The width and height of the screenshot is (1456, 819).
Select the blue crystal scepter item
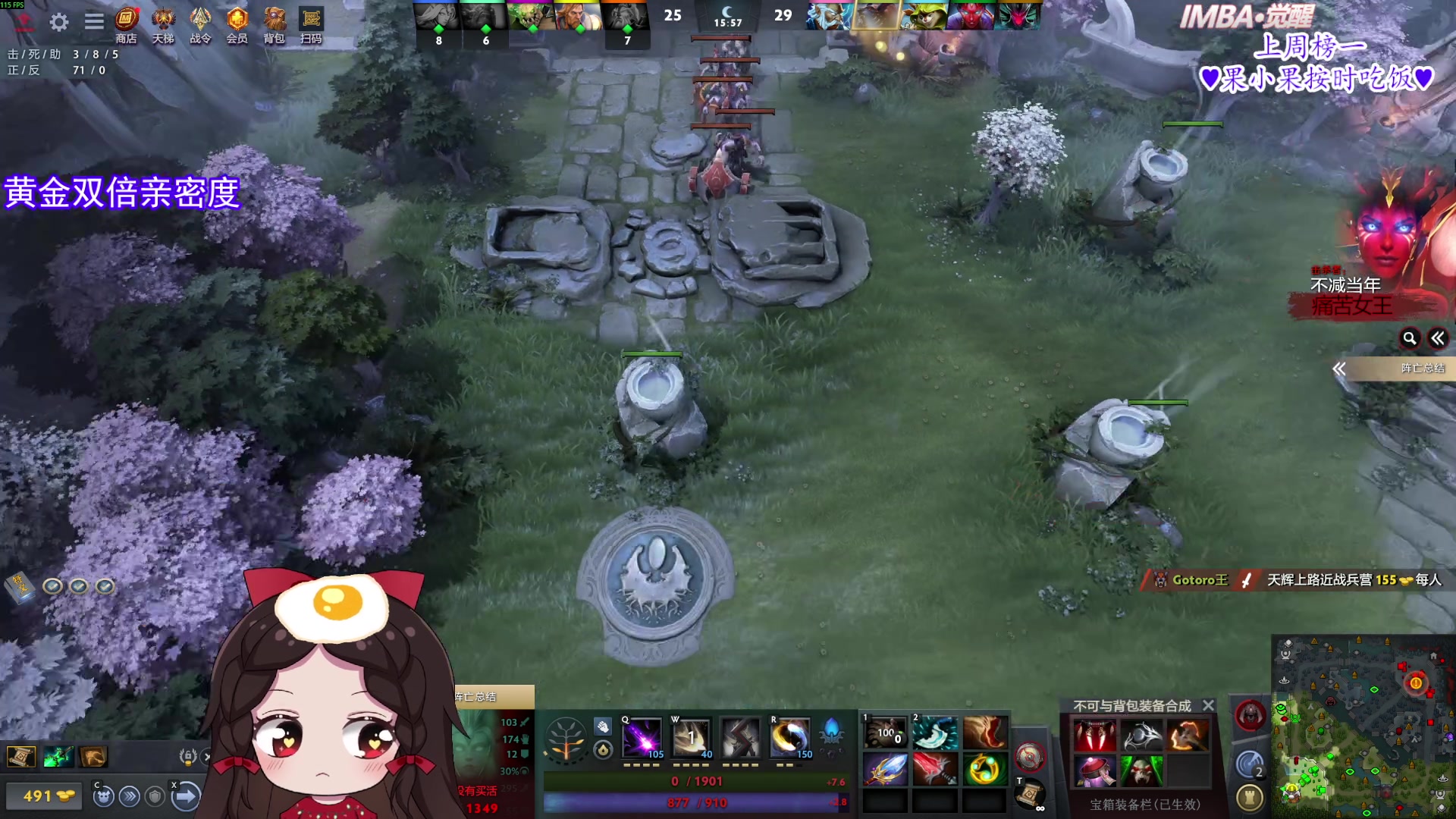(884, 770)
